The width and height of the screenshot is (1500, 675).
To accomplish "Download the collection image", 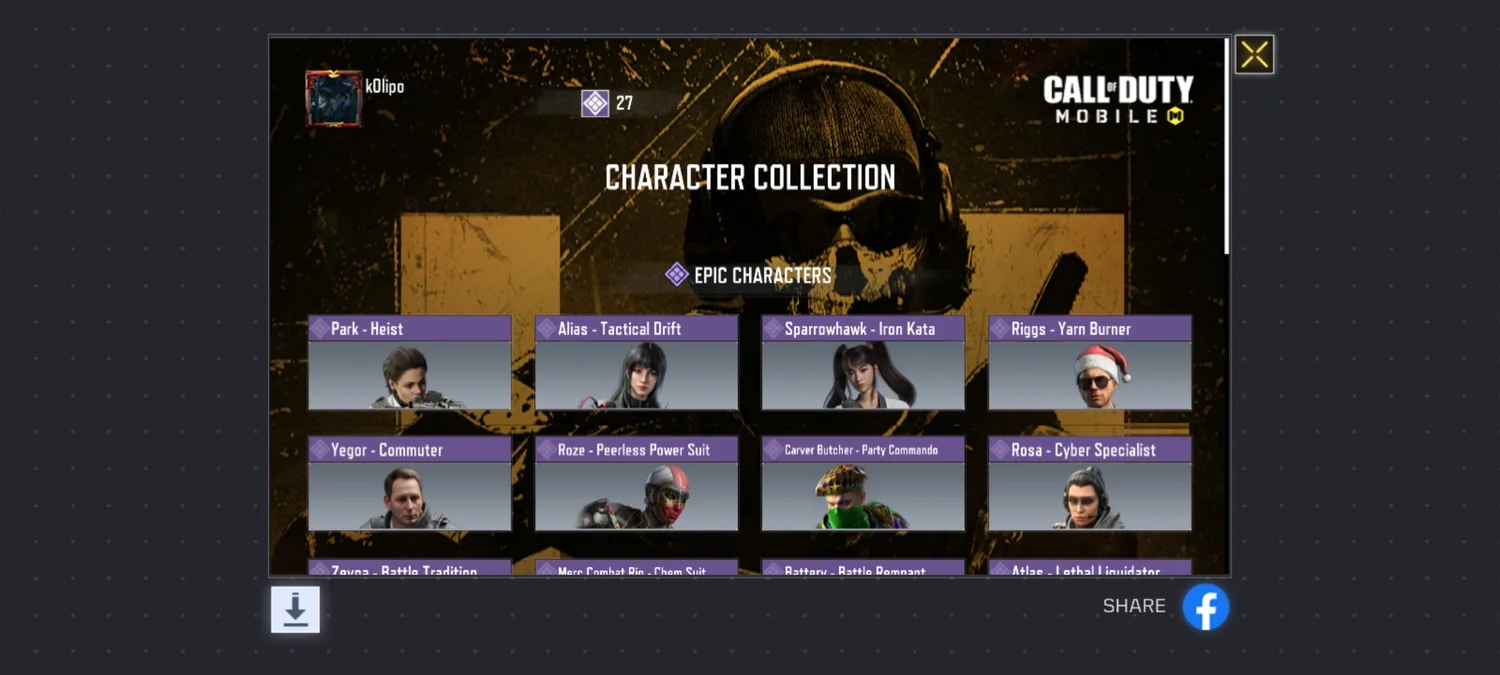I will 295,609.
